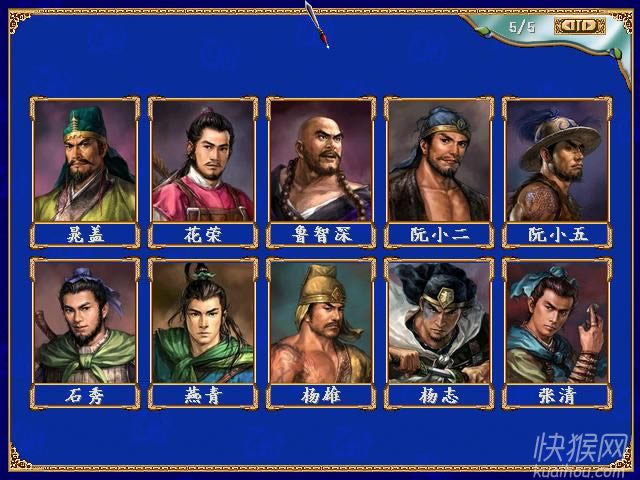Select the 石秀 portrait
Viewport: 640px width, 480px height.
pyautogui.click(x=85, y=322)
